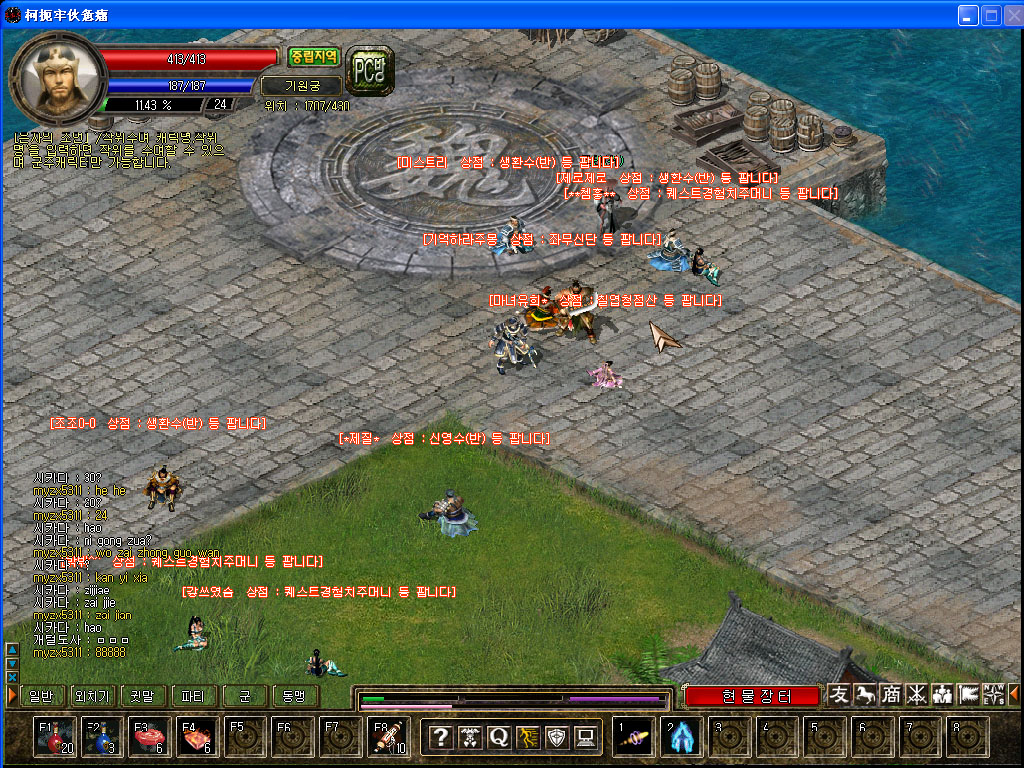Select the raw meat item in F3
1024x768 pixels.
pyautogui.click(x=150, y=738)
